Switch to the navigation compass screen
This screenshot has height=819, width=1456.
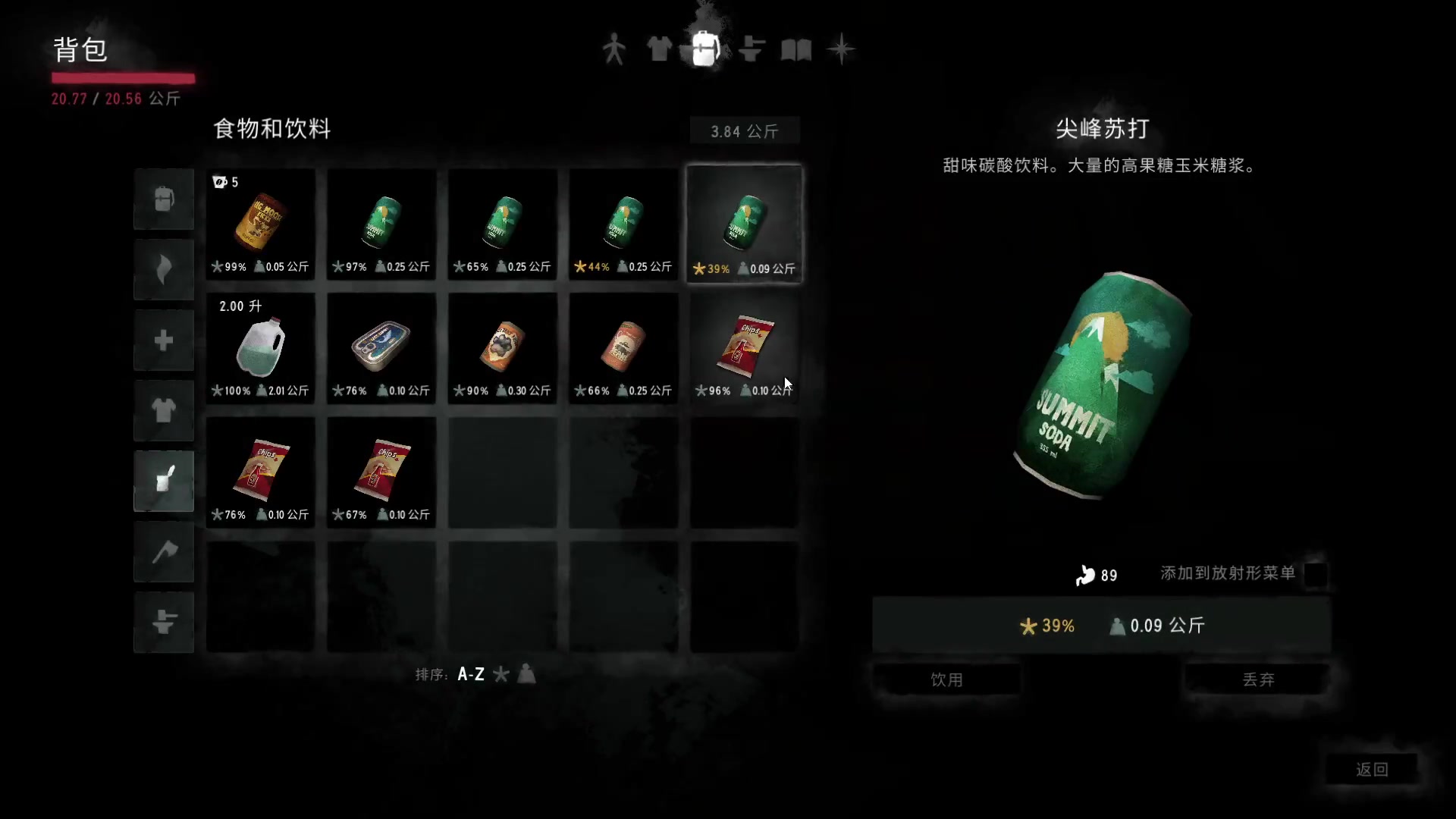(x=843, y=49)
